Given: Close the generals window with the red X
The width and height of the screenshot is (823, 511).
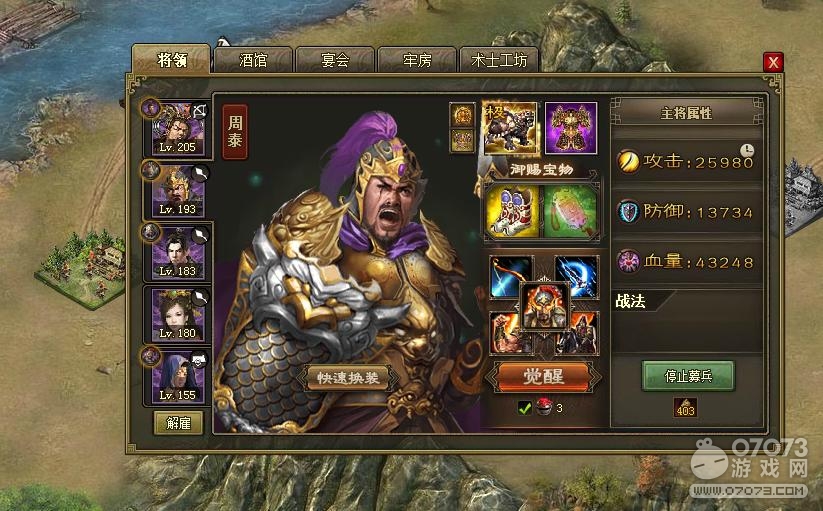Looking at the screenshot, I should (x=773, y=62).
